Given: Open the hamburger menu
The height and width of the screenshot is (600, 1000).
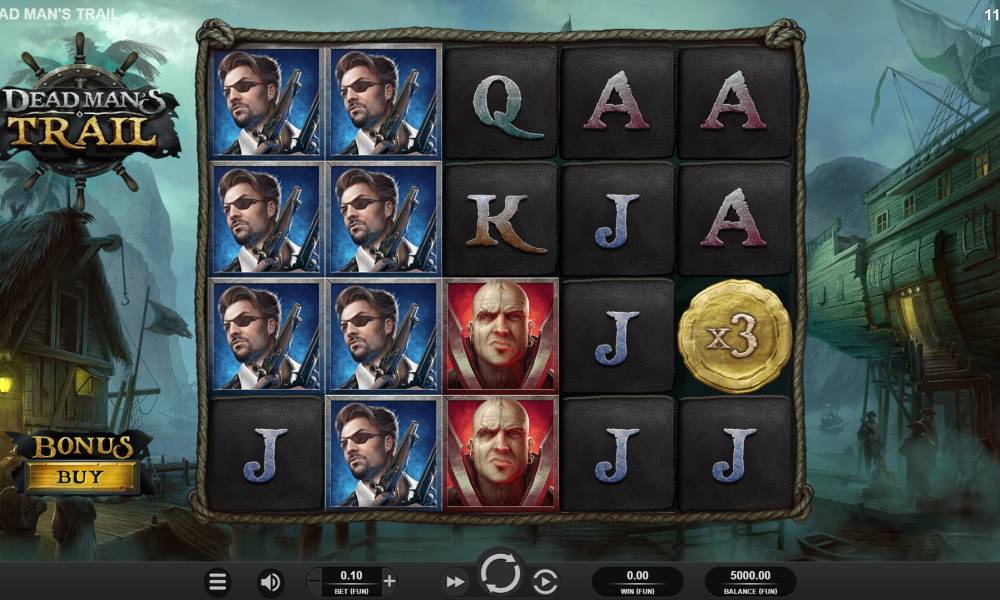Looking at the screenshot, I should coord(218,581).
